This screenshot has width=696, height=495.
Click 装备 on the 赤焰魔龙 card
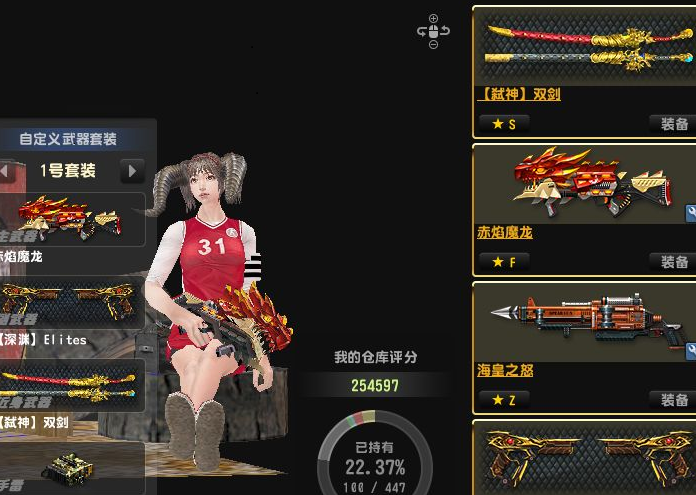coord(673,262)
